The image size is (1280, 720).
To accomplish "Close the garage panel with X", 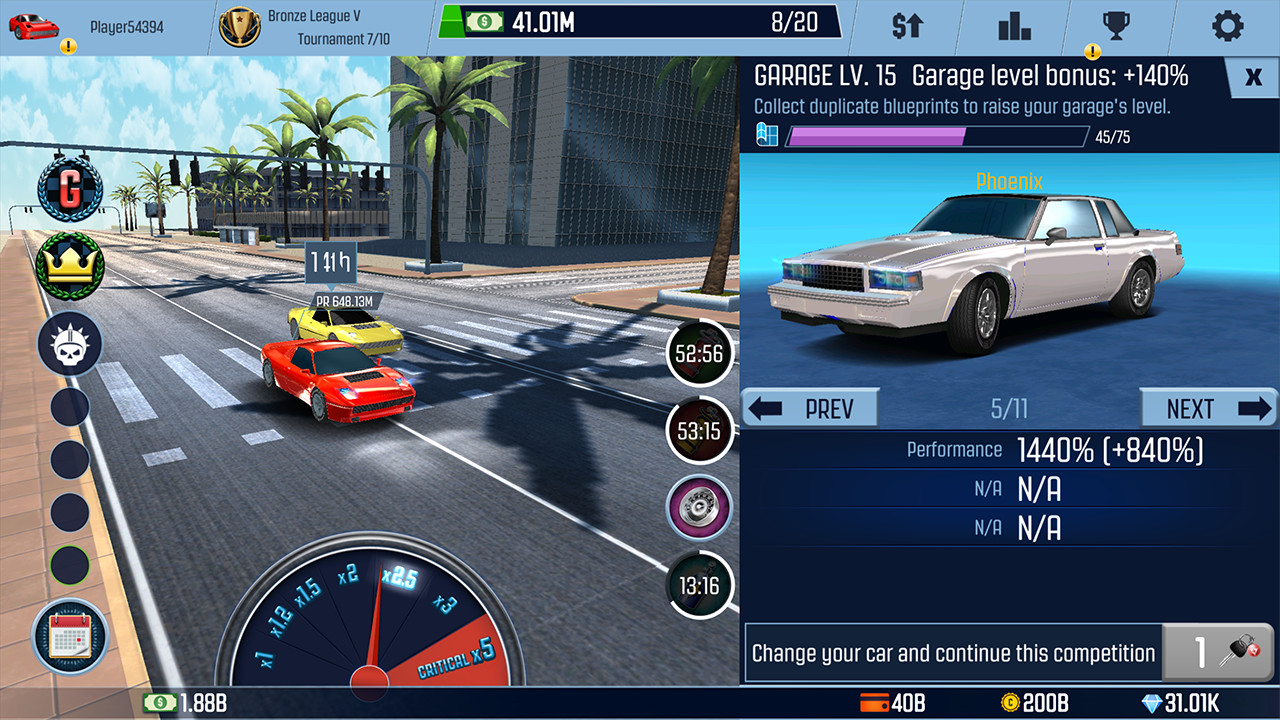I will (x=1252, y=76).
